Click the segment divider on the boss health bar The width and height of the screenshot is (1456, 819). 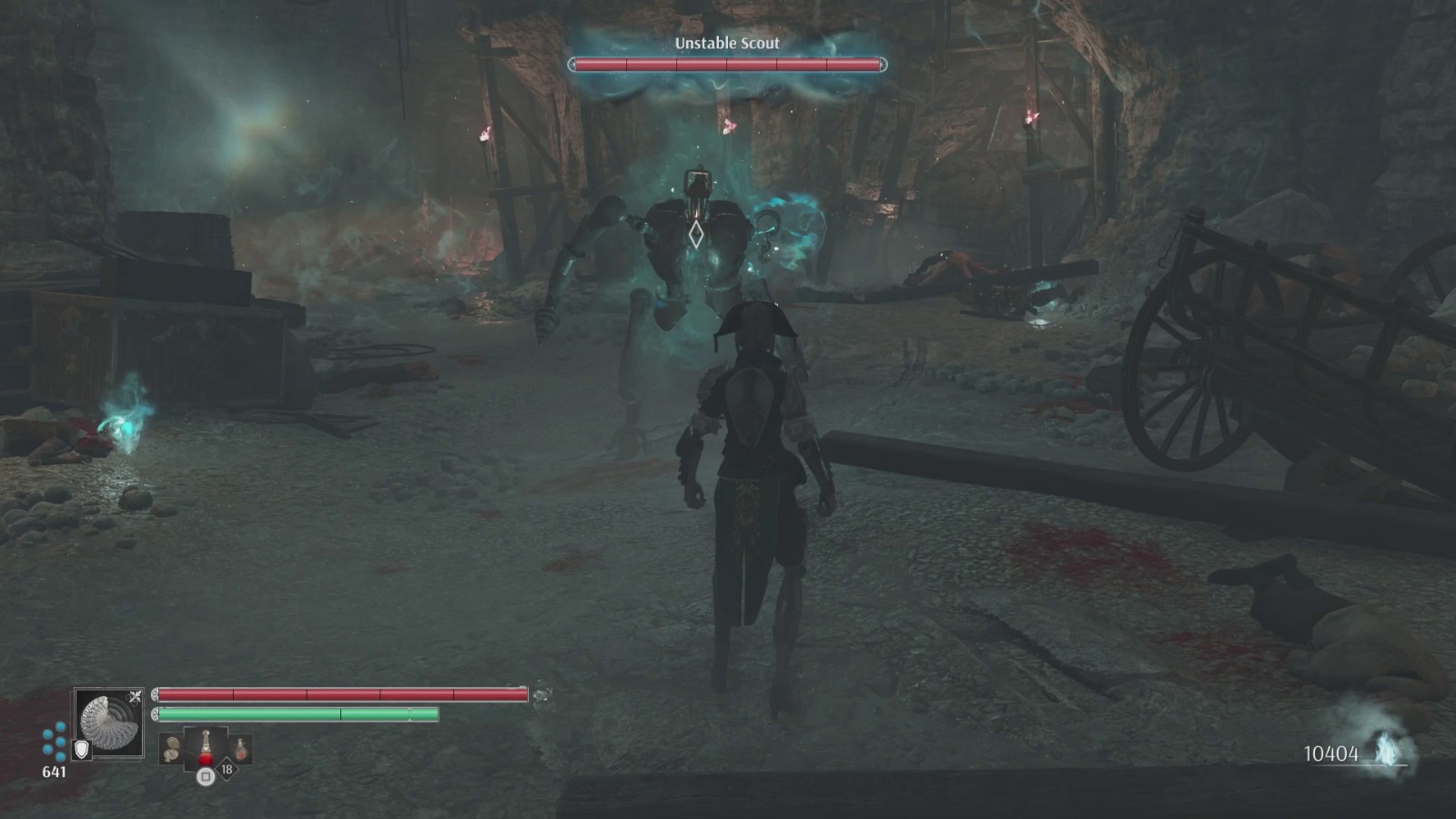pyautogui.click(x=725, y=64)
